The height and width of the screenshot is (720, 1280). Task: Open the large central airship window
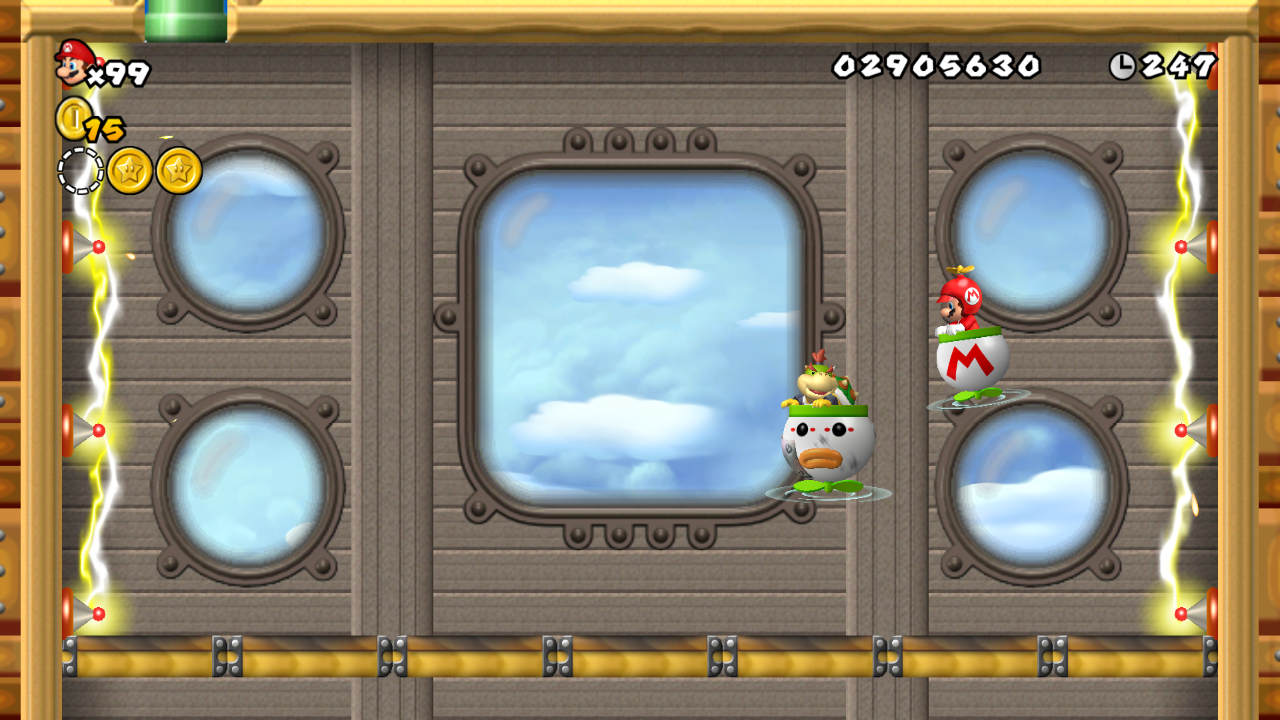pyautogui.click(x=640, y=340)
